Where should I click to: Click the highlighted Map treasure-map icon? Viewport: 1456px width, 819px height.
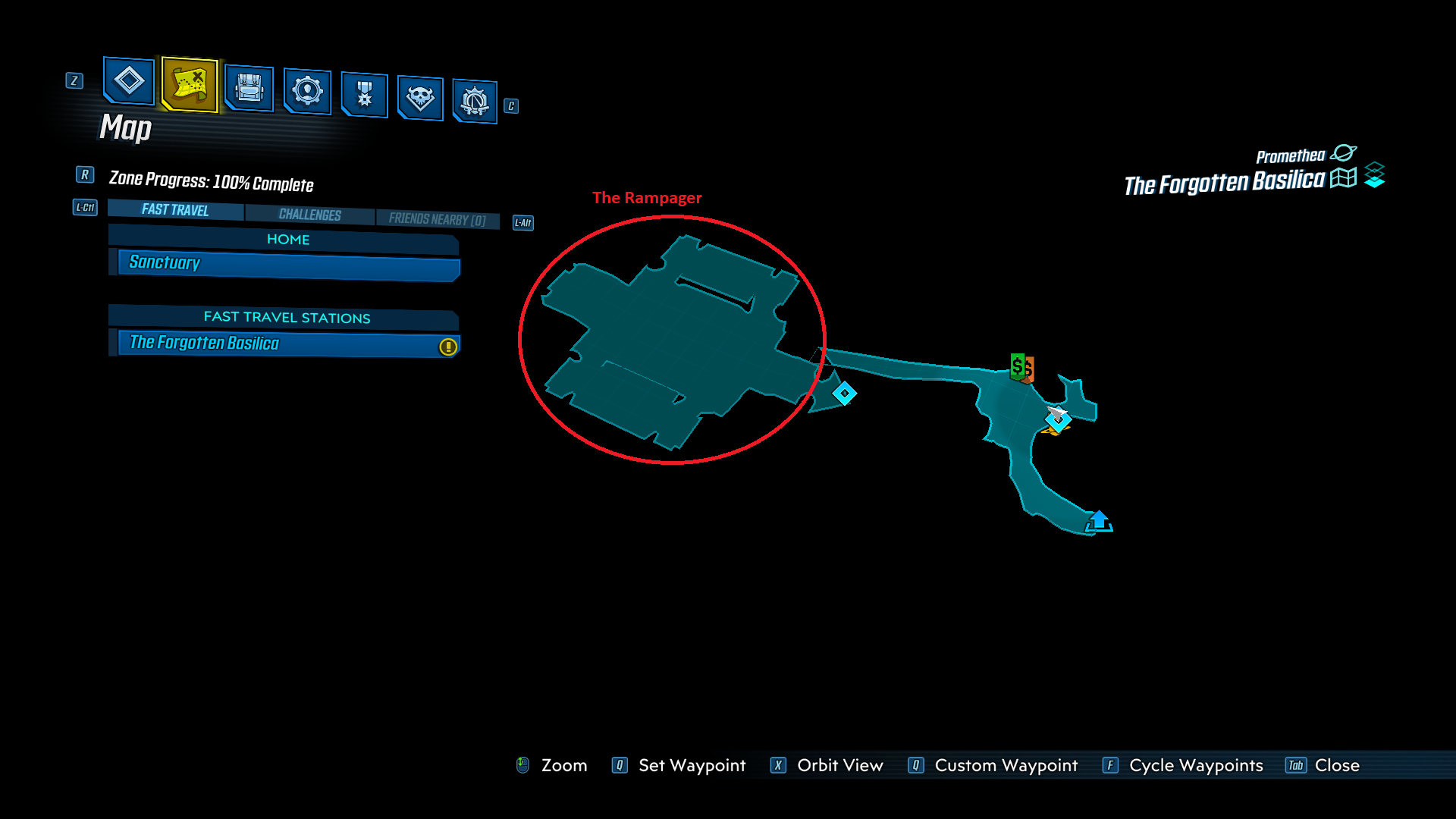189,86
